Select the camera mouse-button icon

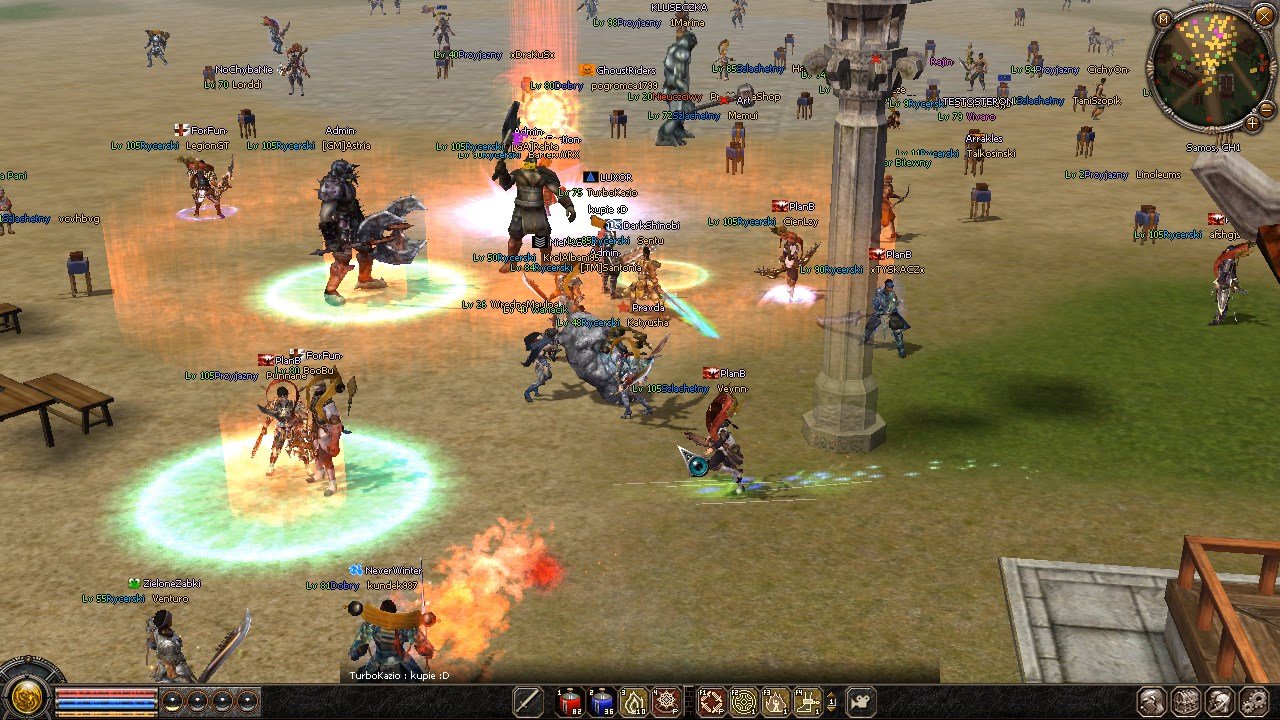860,702
